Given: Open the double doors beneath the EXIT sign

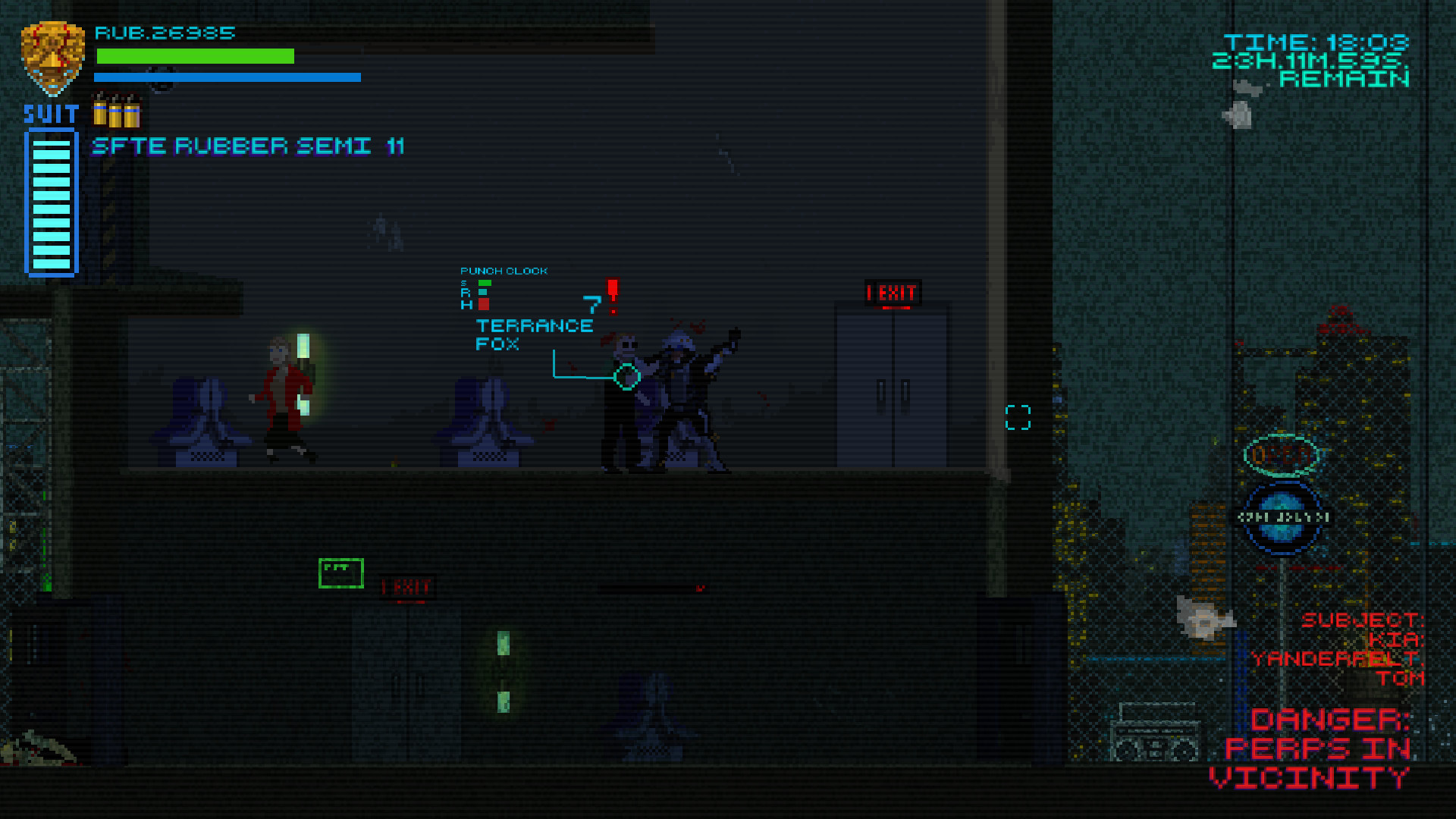Looking at the screenshot, I should pos(893,387).
